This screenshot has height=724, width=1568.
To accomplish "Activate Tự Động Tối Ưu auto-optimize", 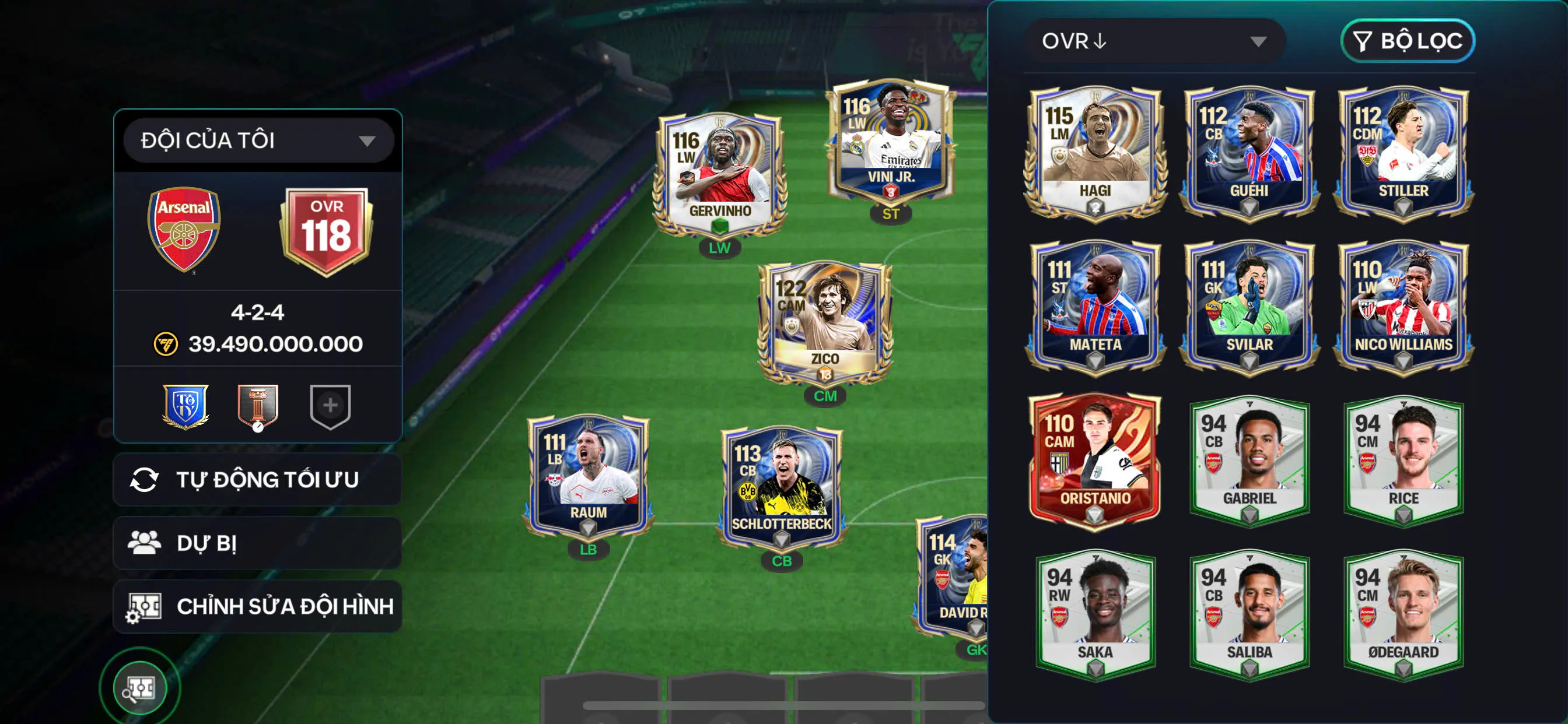I will coord(257,480).
